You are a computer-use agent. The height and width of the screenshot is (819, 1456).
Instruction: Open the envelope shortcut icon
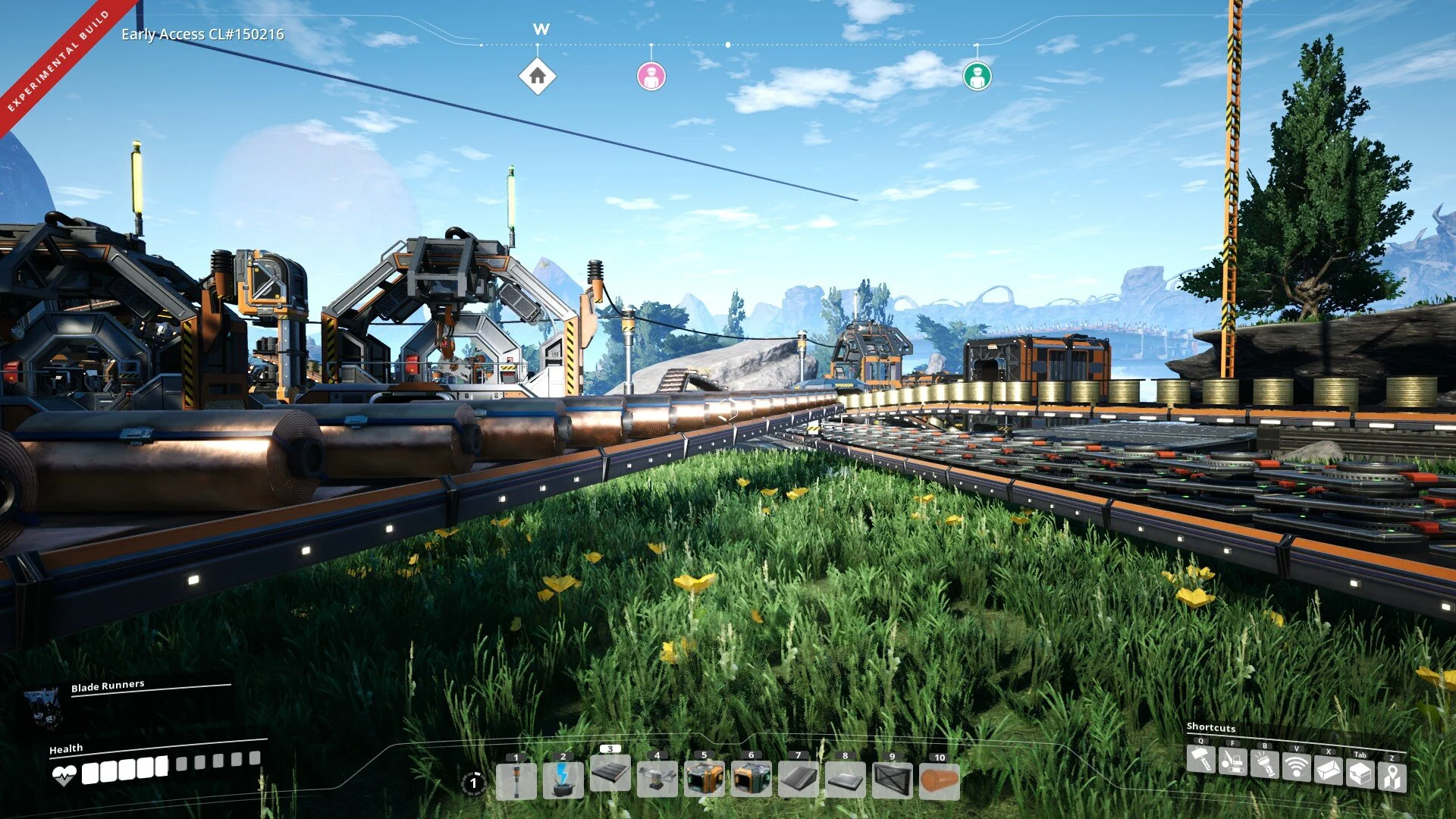coord(1329,771)
